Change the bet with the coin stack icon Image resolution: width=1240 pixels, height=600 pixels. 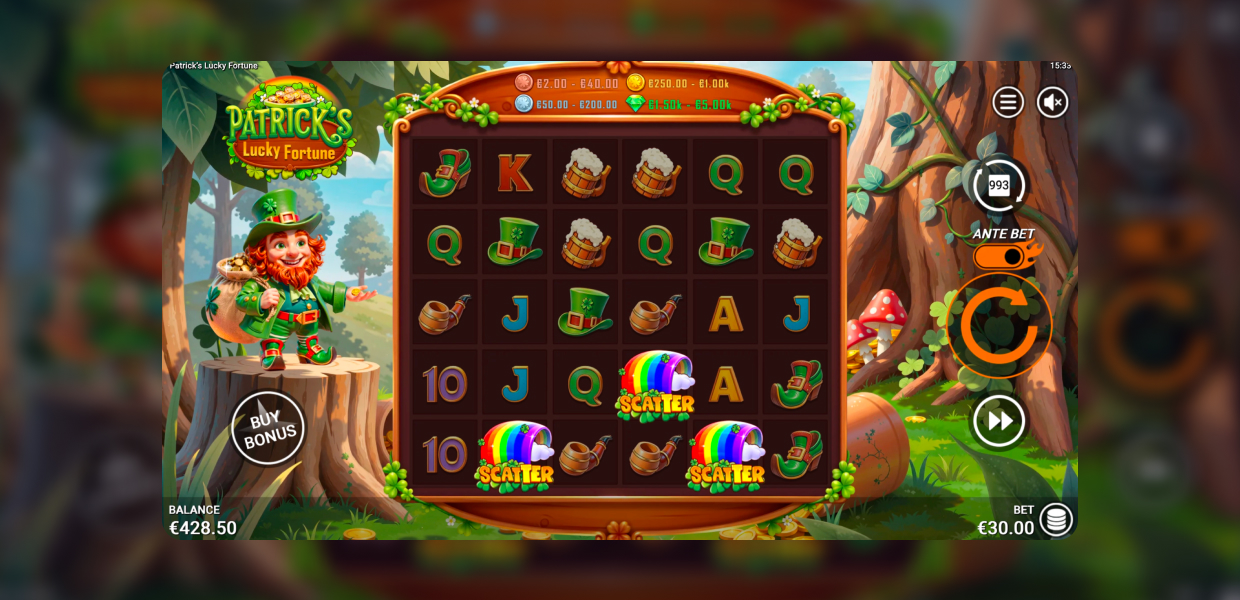tap(1056, 519)
